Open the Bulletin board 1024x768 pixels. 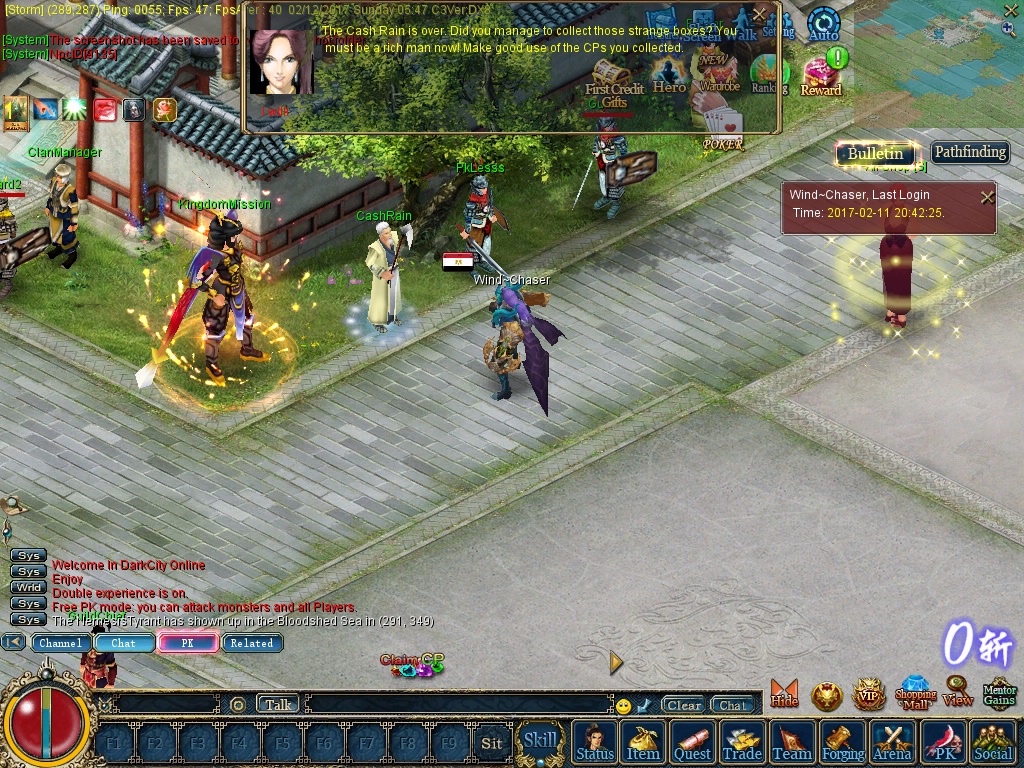[875, 153]
